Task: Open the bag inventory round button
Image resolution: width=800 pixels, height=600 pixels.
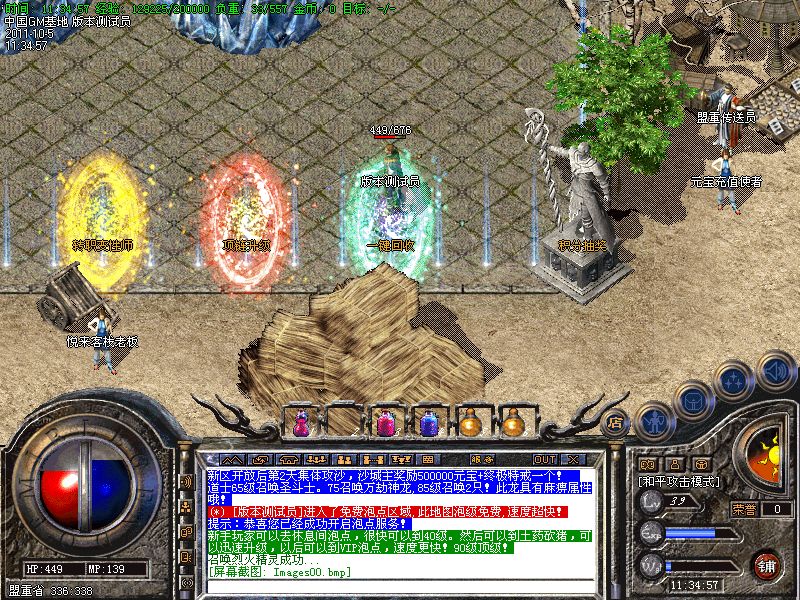Action: coord(694,399)
